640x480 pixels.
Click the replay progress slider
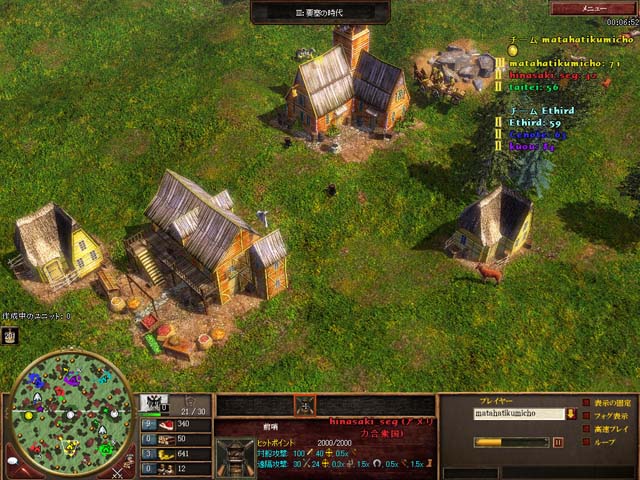511,442
